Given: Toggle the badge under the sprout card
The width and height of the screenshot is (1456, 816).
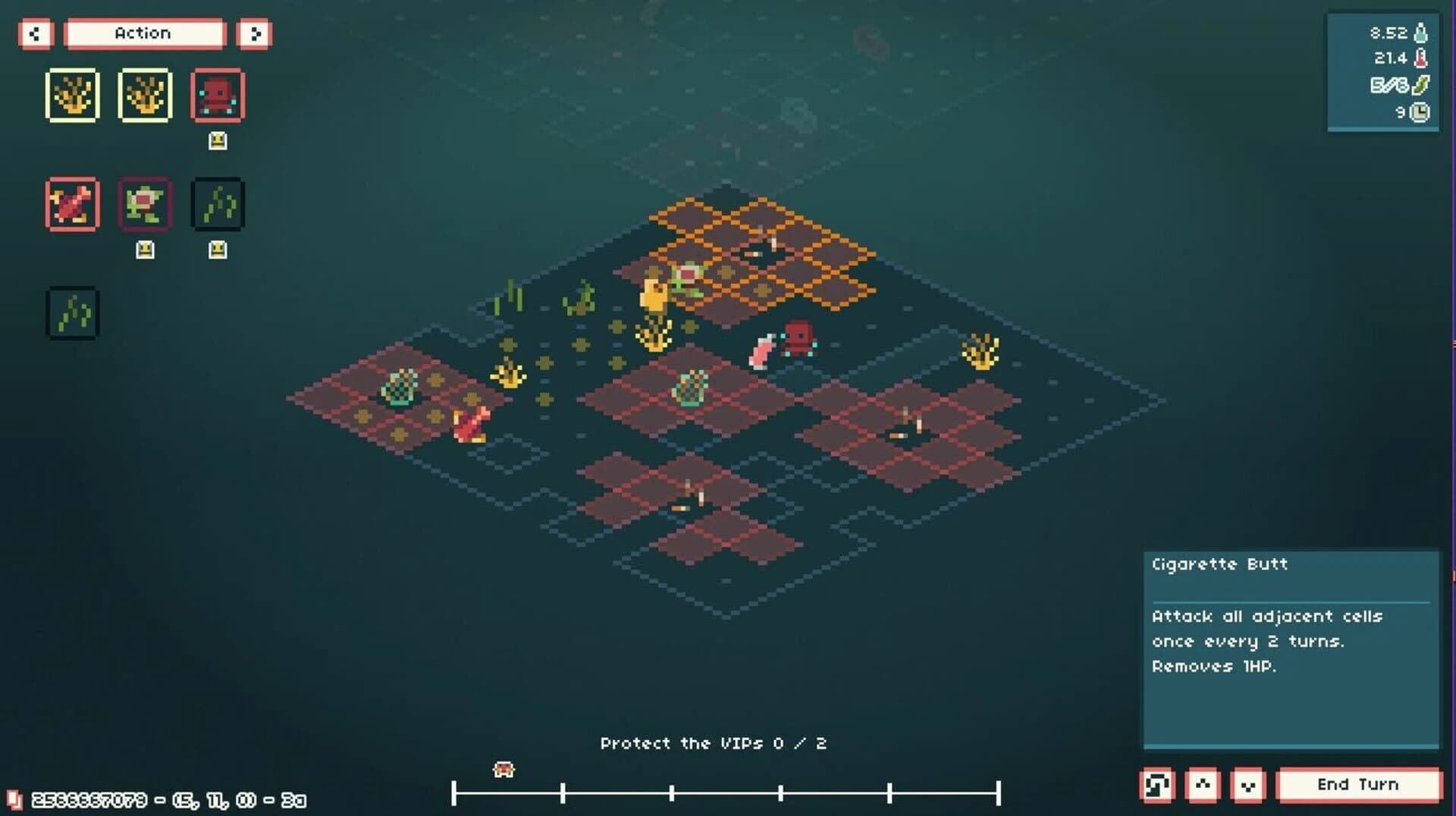Looking at the screenshot, I should (218, 247).
